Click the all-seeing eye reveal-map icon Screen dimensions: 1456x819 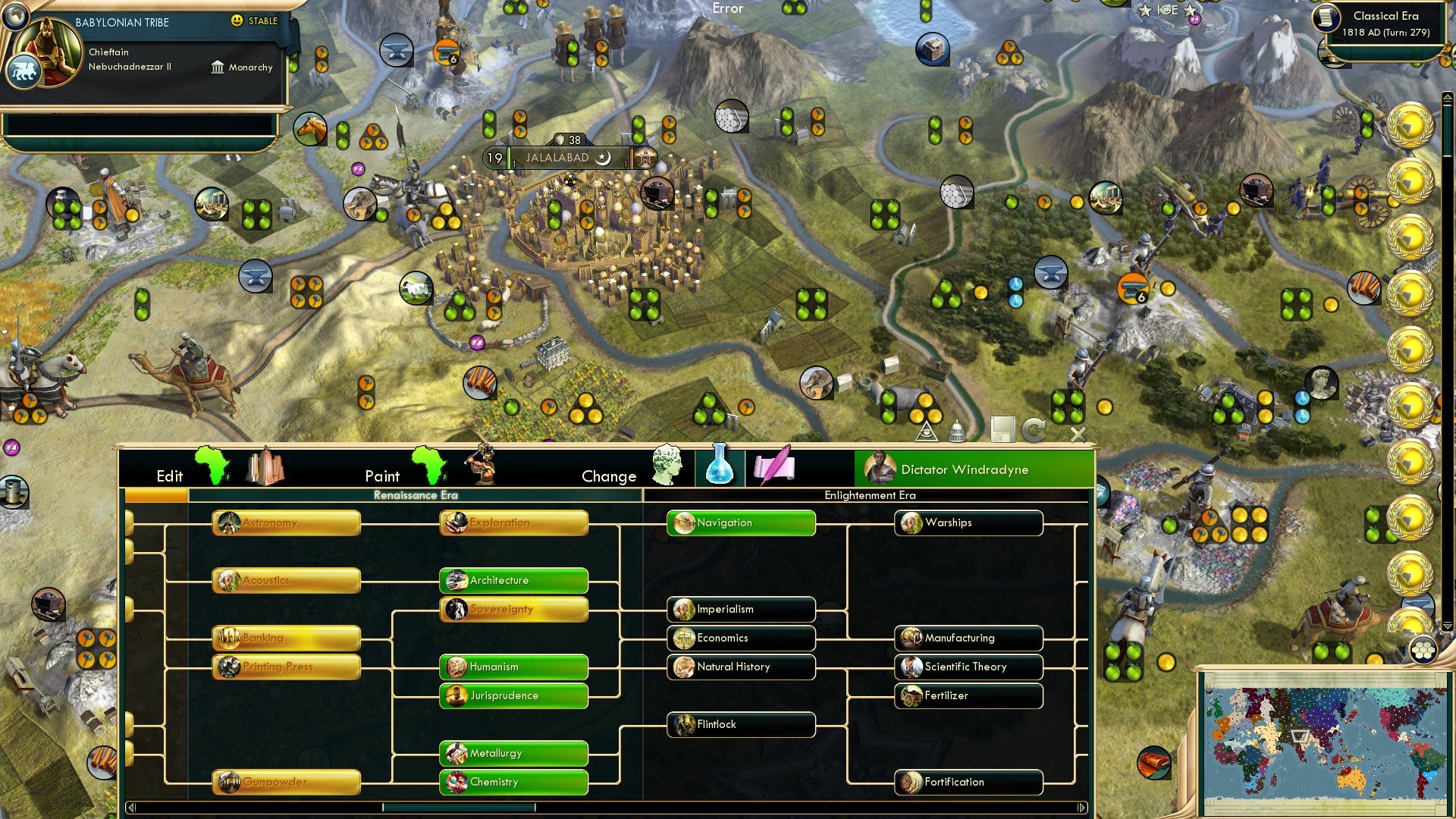point(928,431)
